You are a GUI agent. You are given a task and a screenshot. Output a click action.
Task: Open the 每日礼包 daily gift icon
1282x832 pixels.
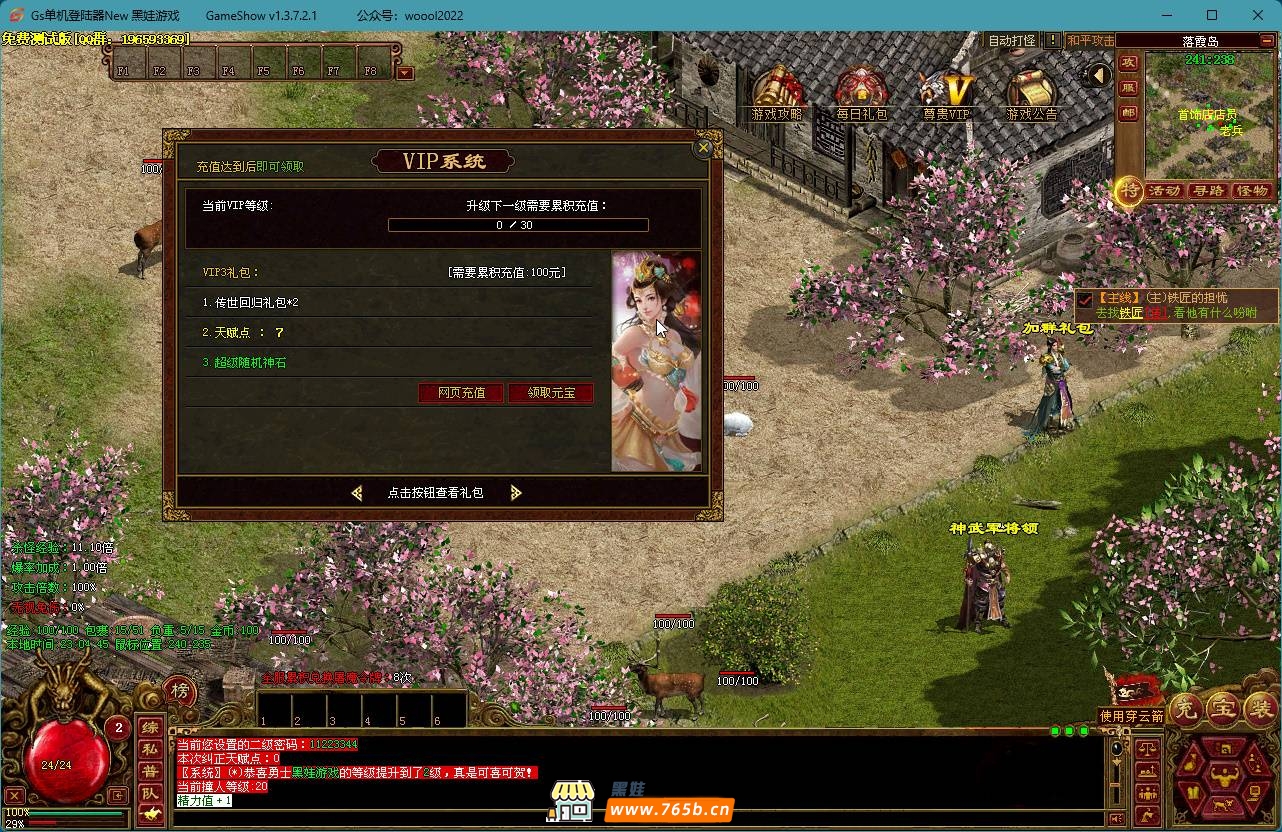(861, 92)
